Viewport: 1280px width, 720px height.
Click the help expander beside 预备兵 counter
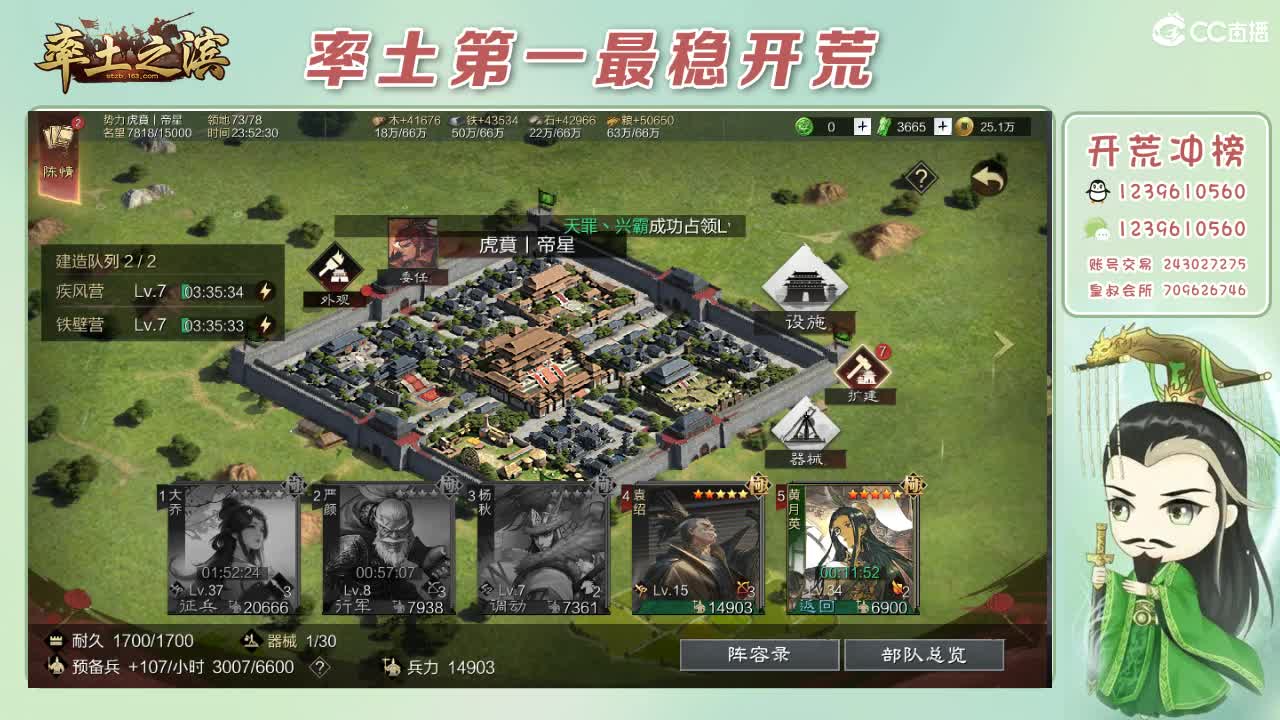pos(318,665)
